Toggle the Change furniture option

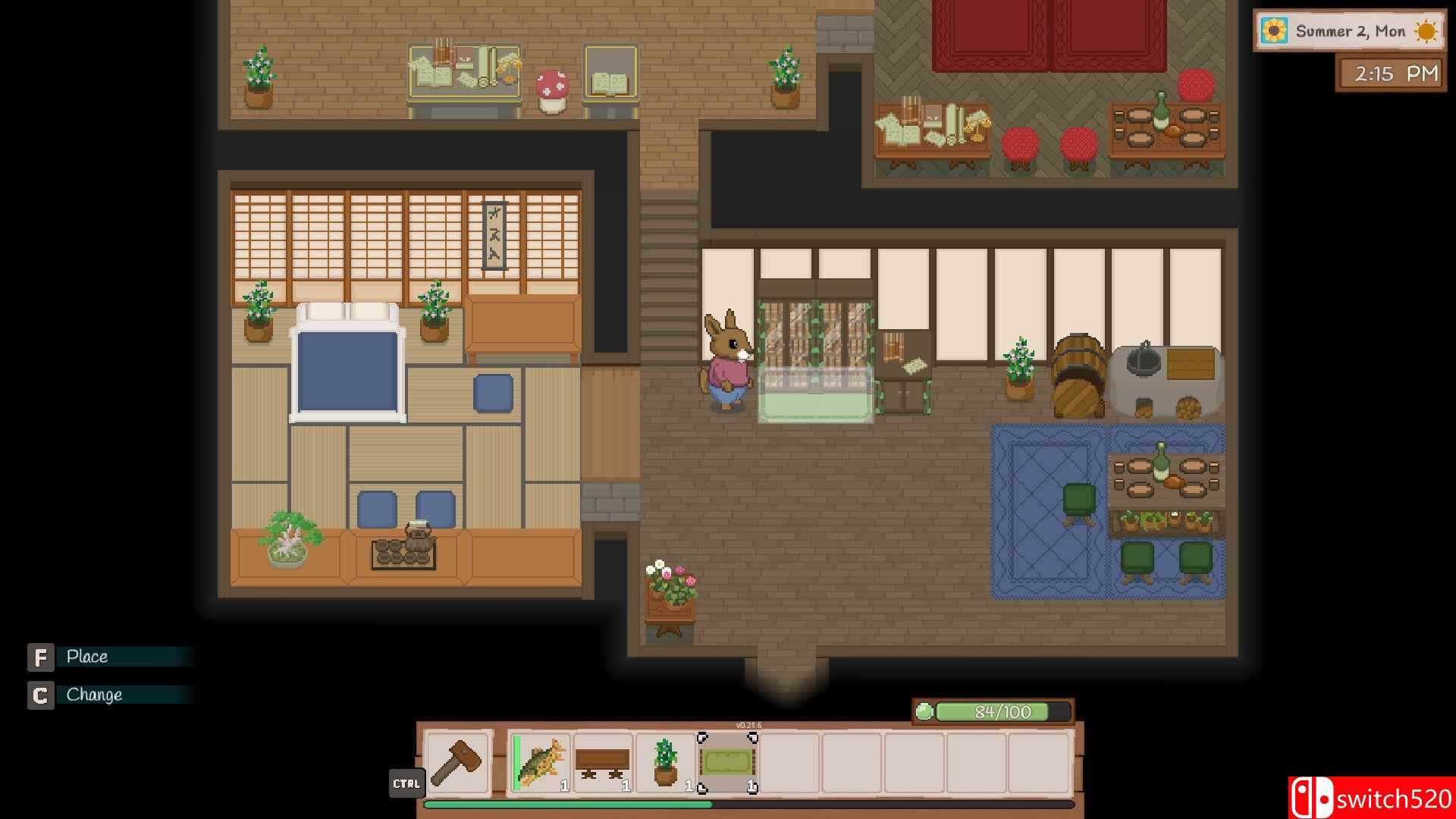[94, 694]
